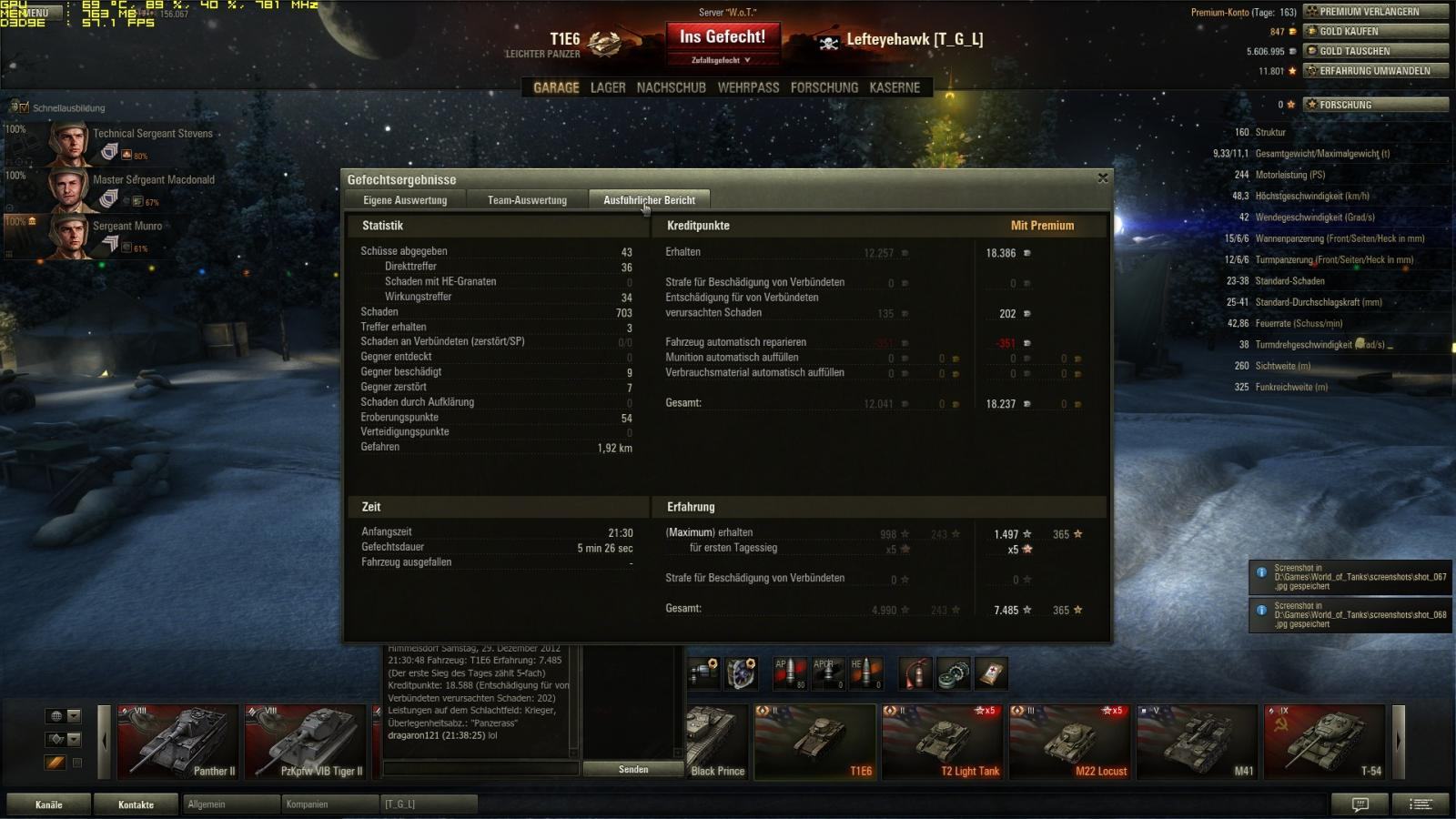Image resolution: width=1456 pixels, height=819 pixels.
Task: Open the Team-Auswertung tab
Action: [527, 200]
